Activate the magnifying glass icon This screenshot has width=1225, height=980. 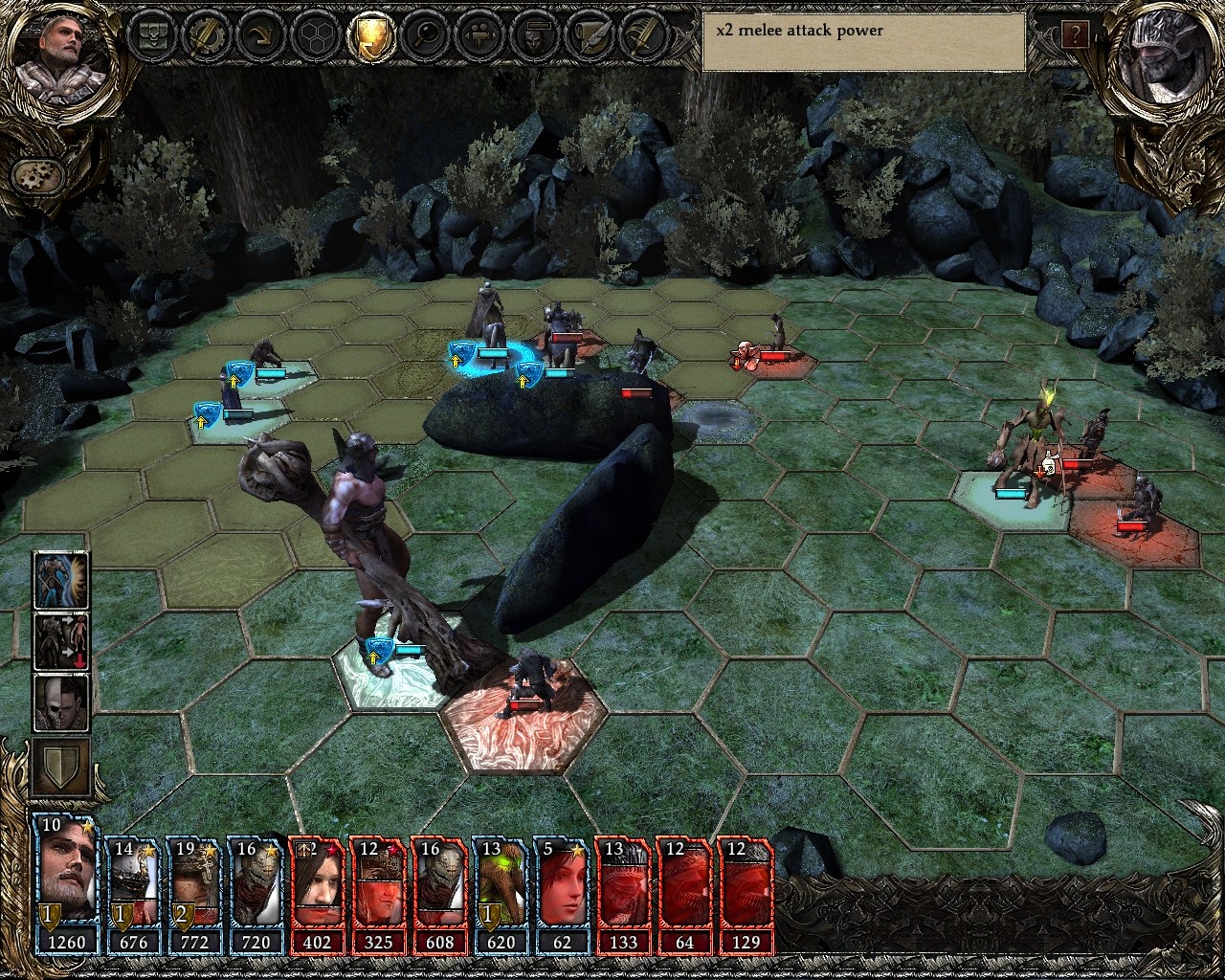(x=424, y=36)
